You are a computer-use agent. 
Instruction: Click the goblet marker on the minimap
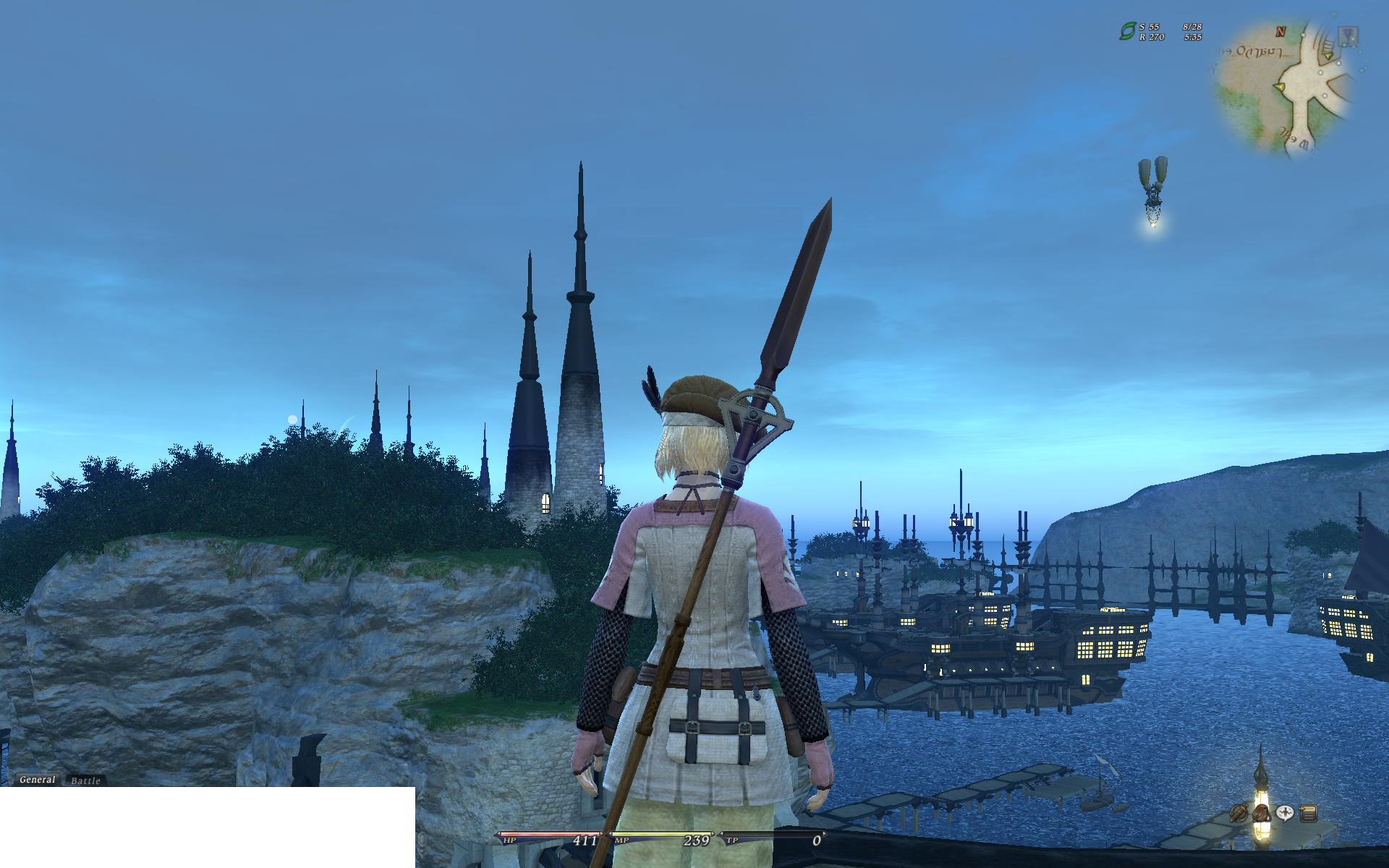(1348, 35)
